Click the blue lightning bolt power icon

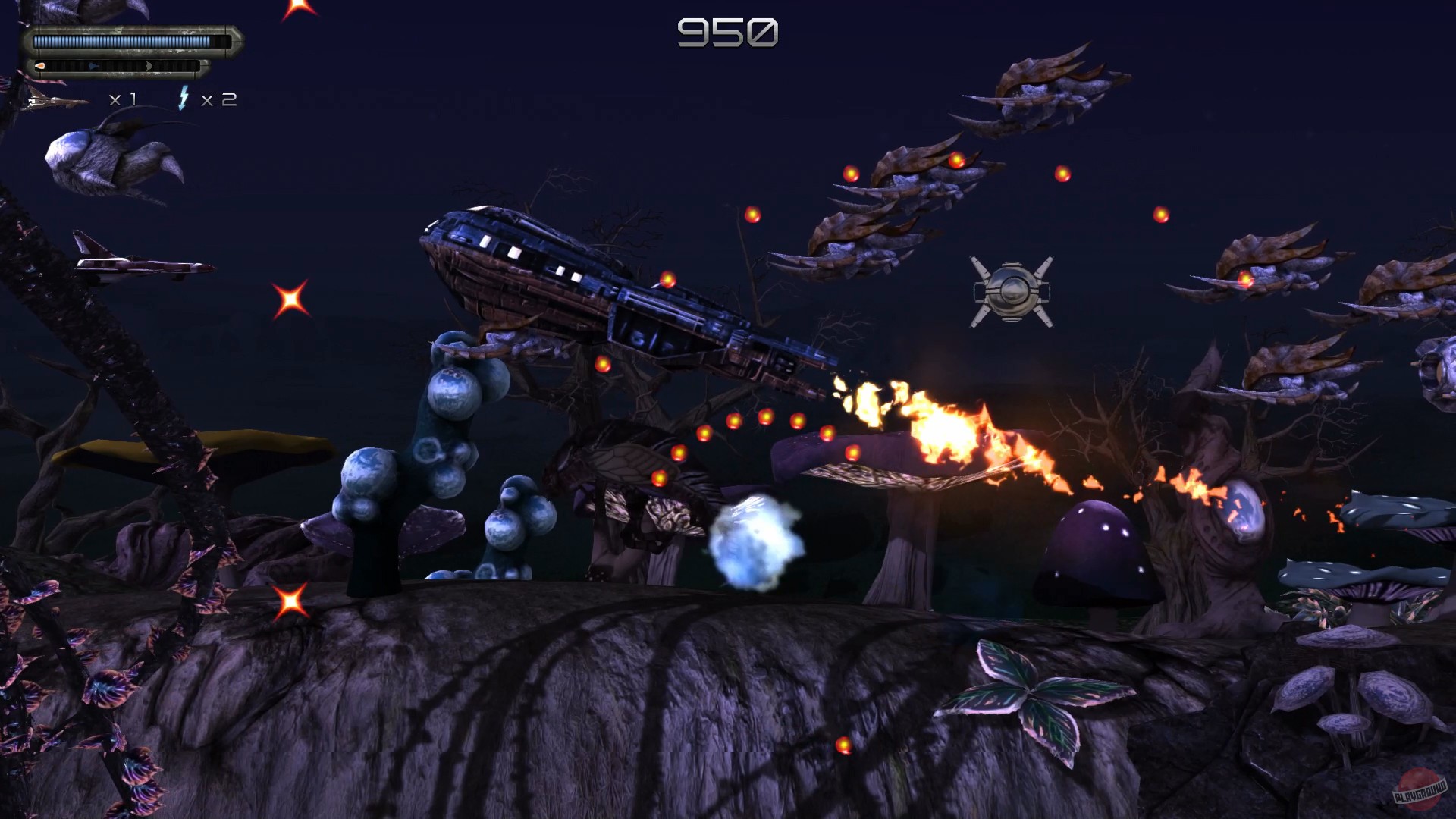pos(184,99)
